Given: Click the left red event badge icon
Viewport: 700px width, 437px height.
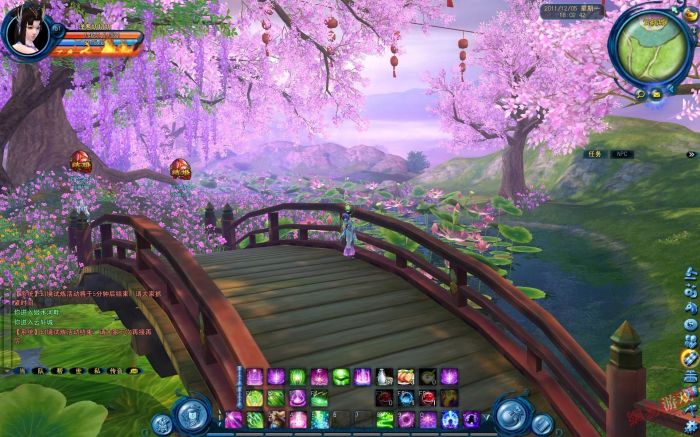Looking at the screenshot, I should 80,160.
